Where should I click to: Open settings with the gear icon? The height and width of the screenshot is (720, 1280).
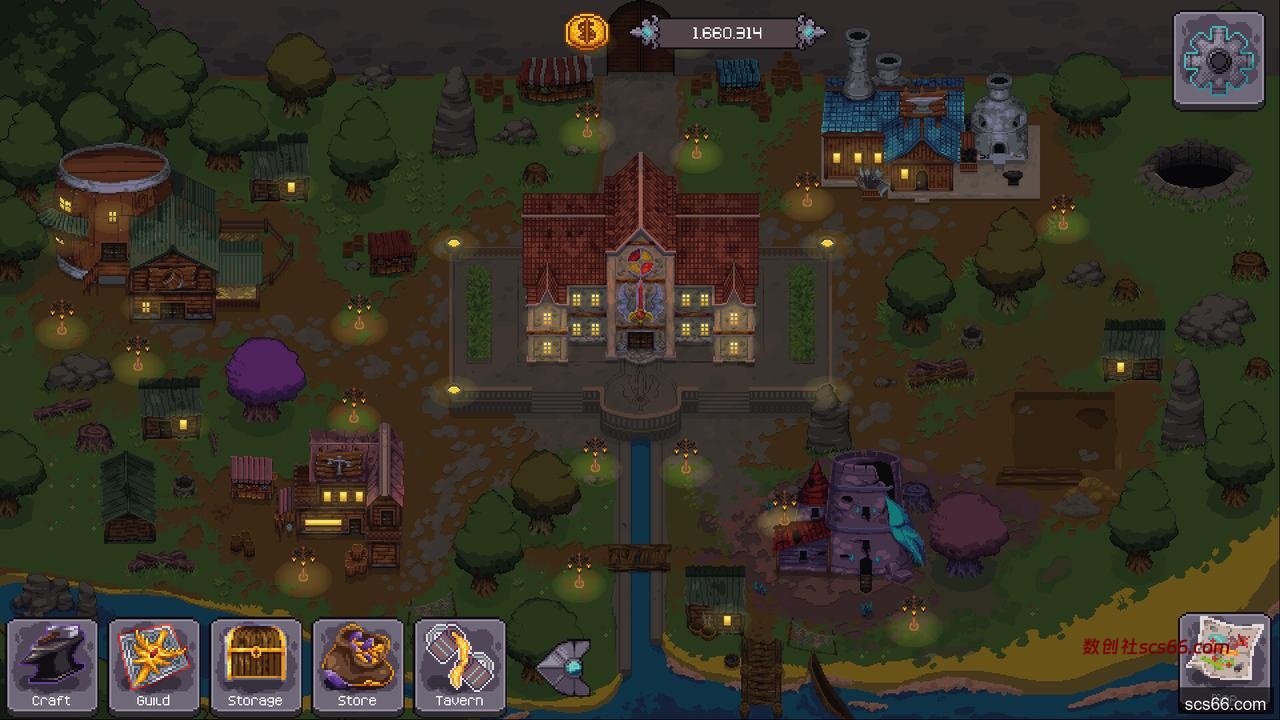1218,60
